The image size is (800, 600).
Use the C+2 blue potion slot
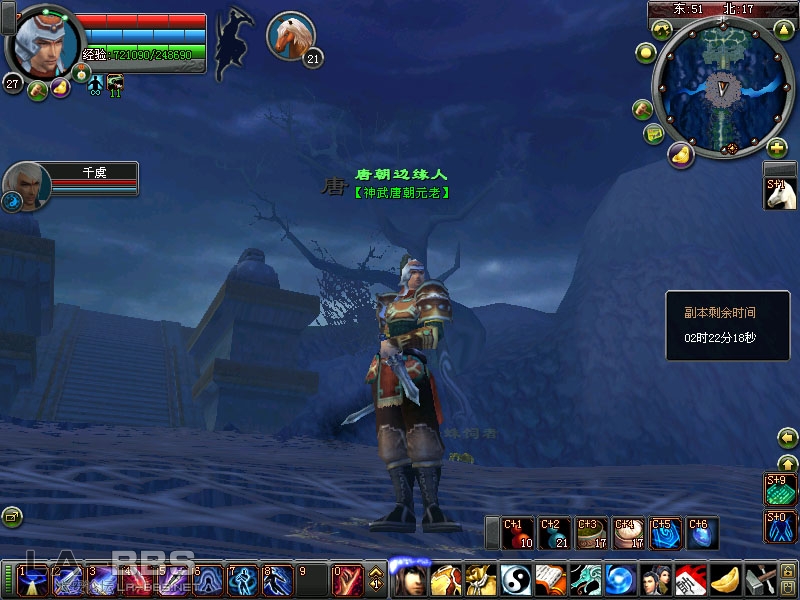(554, 533)
